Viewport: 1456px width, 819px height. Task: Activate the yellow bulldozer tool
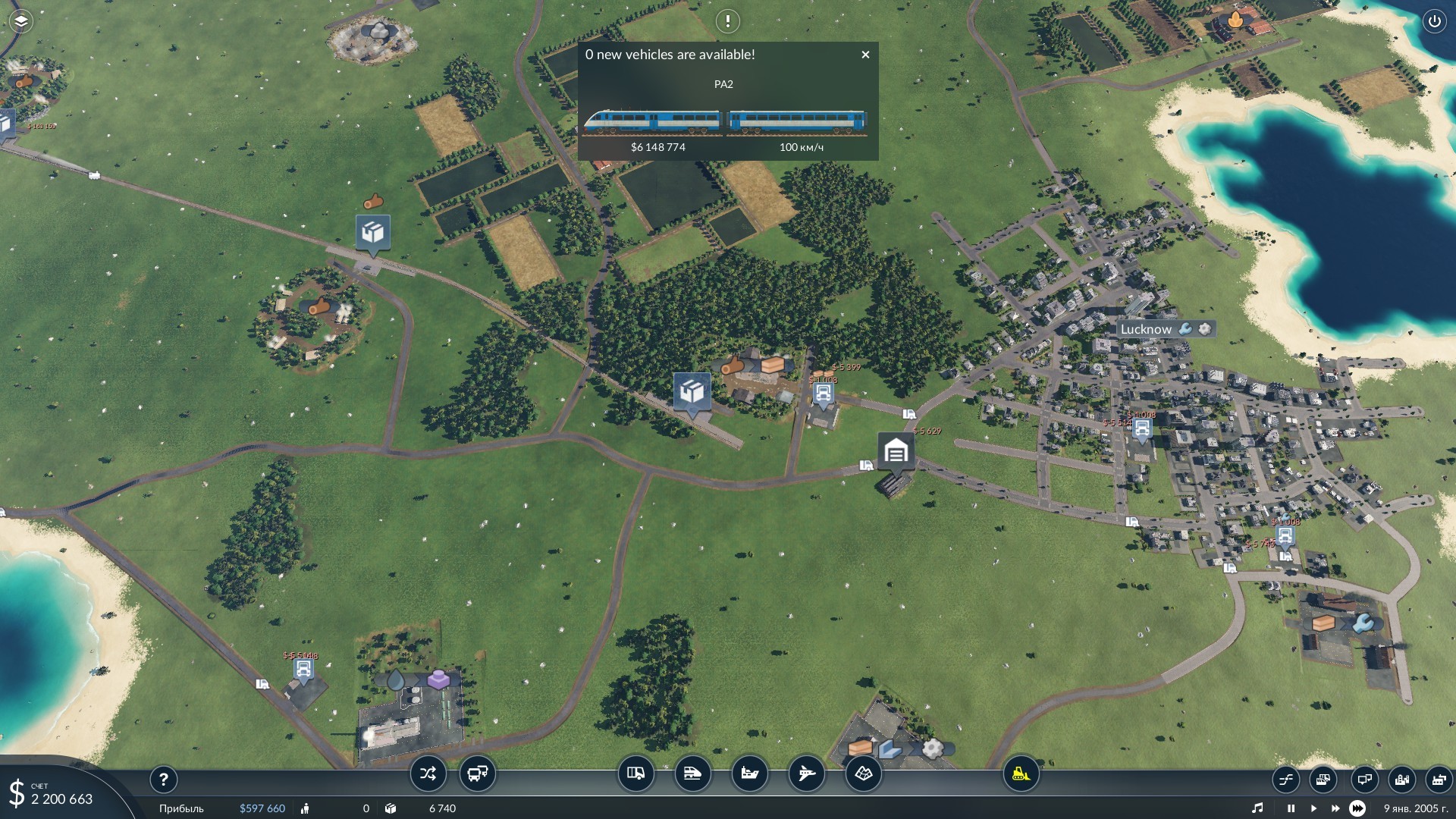1021,774
